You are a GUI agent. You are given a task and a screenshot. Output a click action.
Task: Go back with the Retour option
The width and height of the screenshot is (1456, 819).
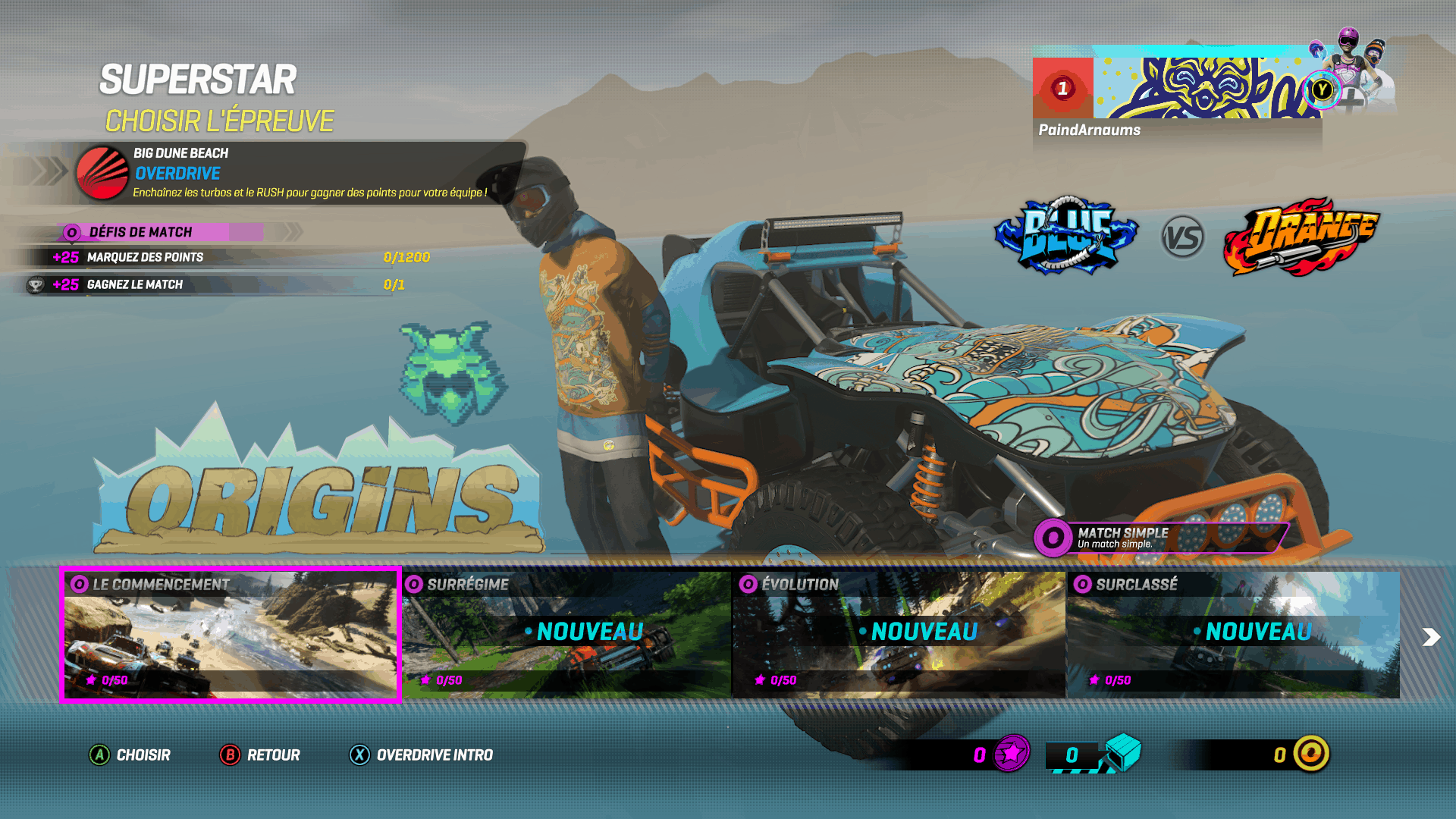(260, 755)
